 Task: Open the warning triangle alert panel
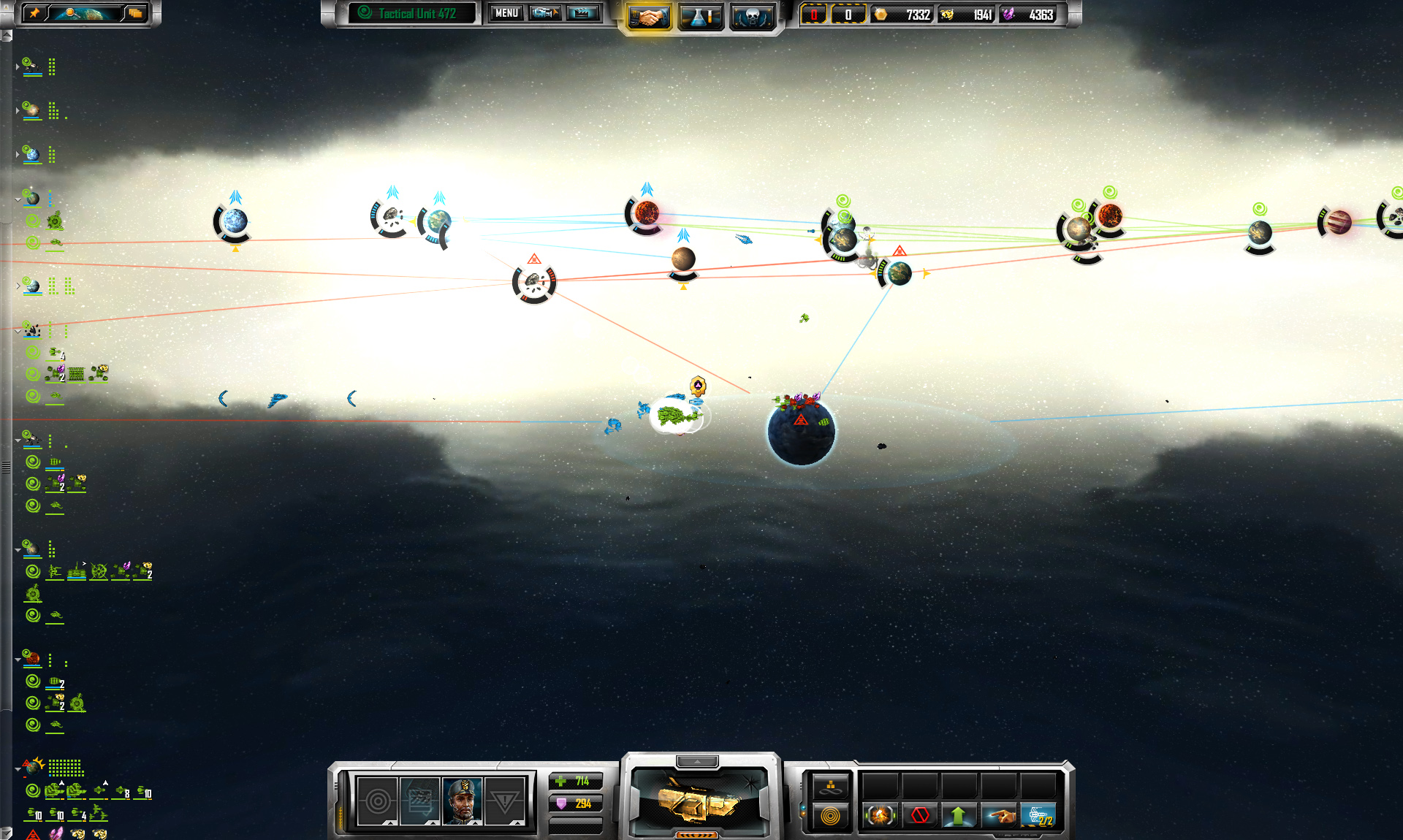505,801
